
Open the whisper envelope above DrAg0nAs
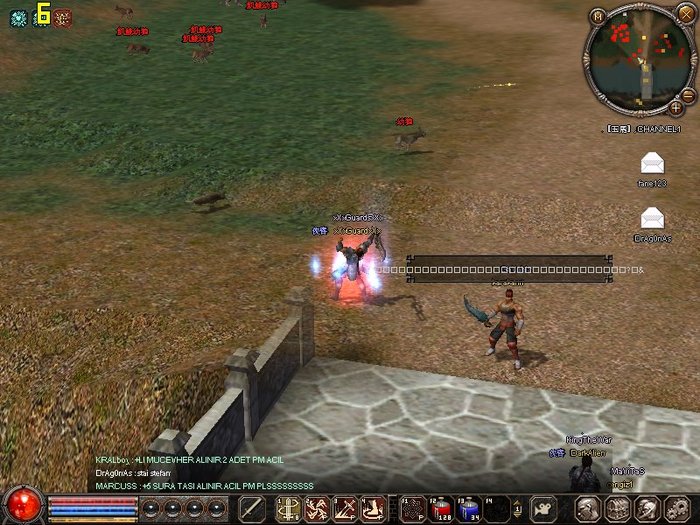pyautogui.click(x=652, y=216)
